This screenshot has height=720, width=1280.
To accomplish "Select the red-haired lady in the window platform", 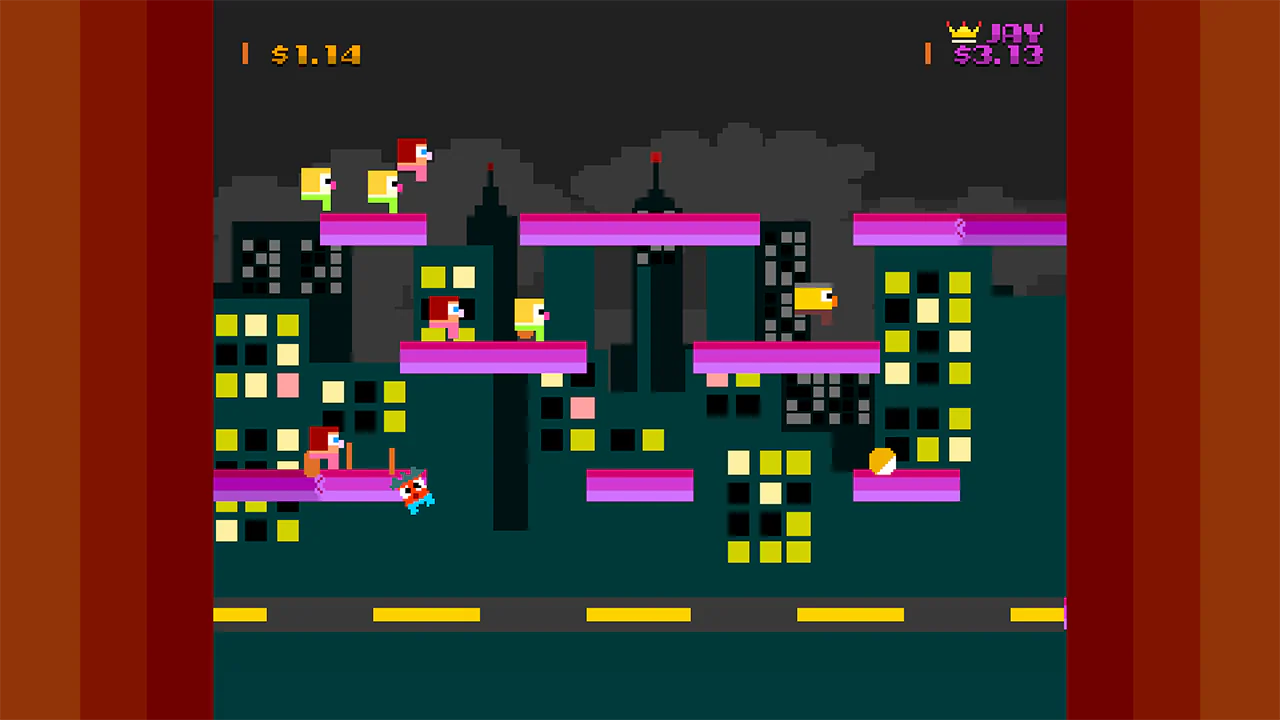I will pyautogui.click(x=444, y=317).
